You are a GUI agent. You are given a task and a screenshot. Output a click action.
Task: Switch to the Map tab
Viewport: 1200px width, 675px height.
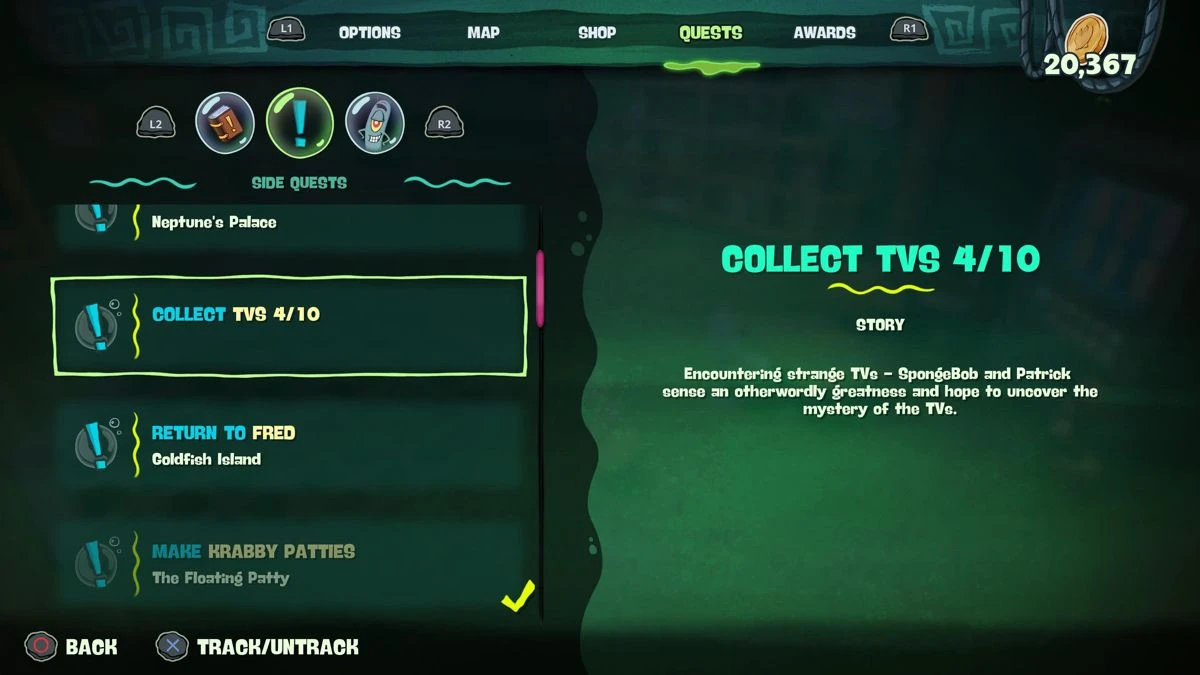[x=483, y=33]
